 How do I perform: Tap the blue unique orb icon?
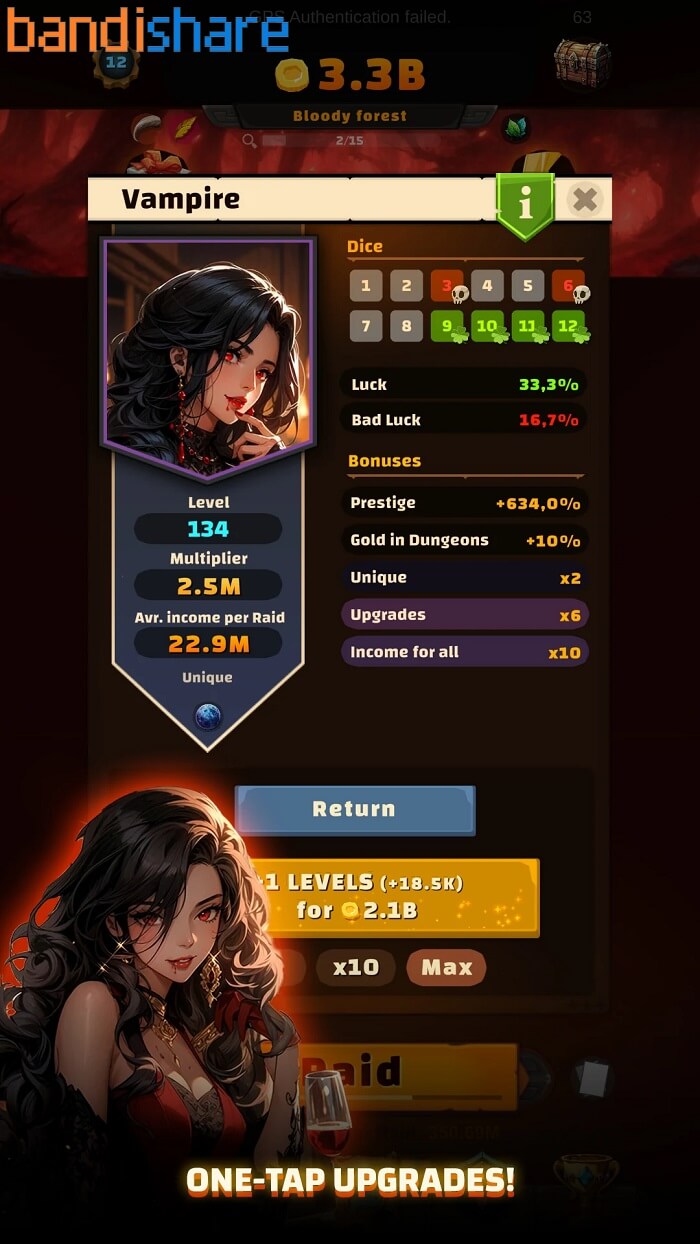pos(208,716)
